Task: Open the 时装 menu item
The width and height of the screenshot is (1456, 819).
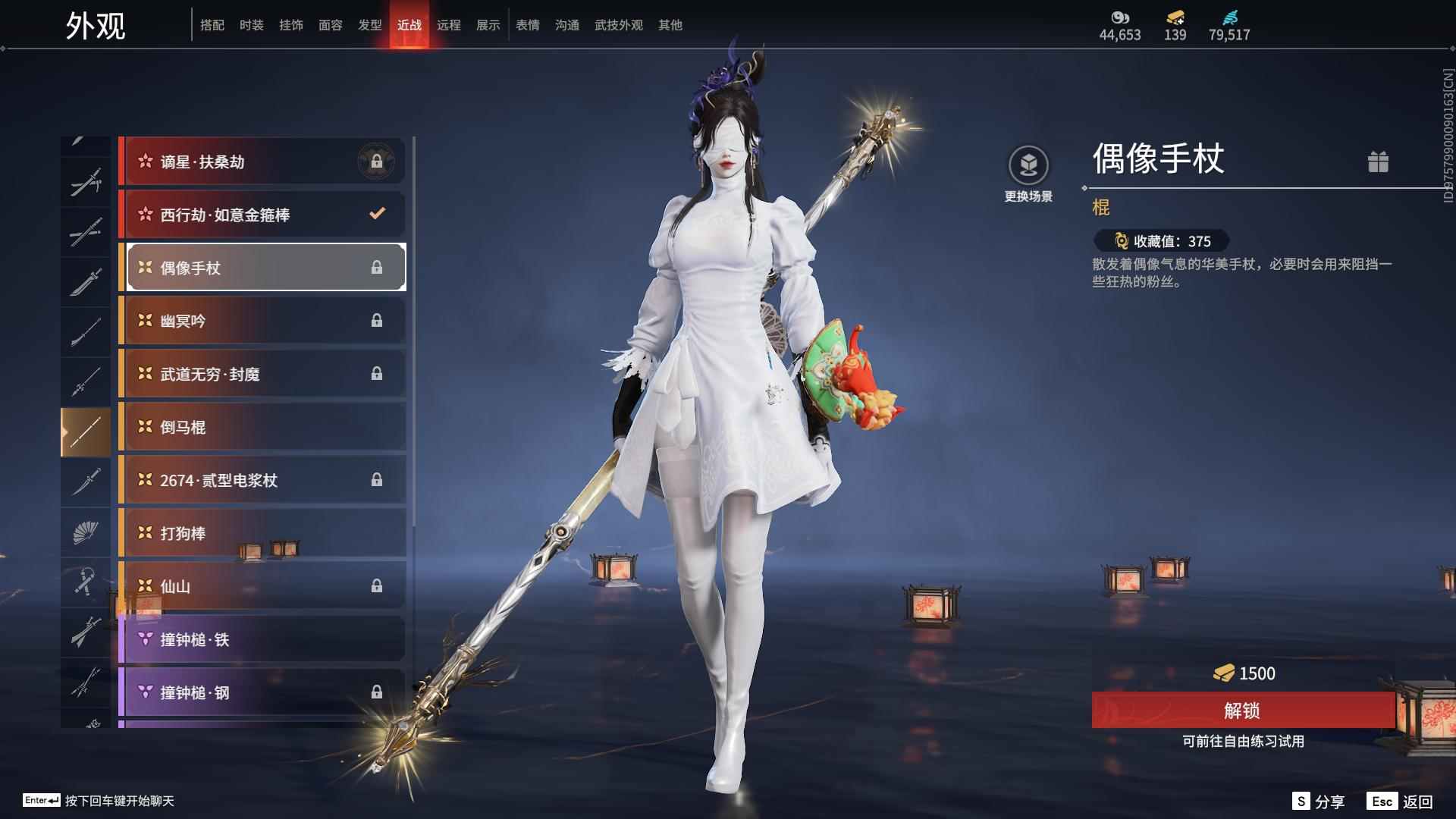Action: click(x=251, y=24)
